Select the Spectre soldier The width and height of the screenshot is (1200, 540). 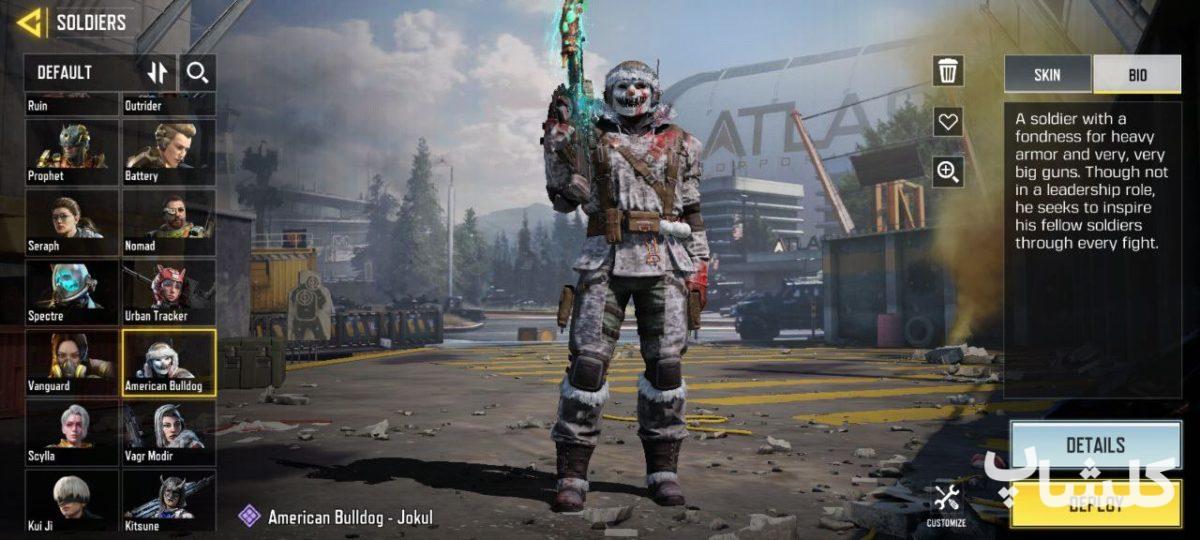tap(71, 292)
